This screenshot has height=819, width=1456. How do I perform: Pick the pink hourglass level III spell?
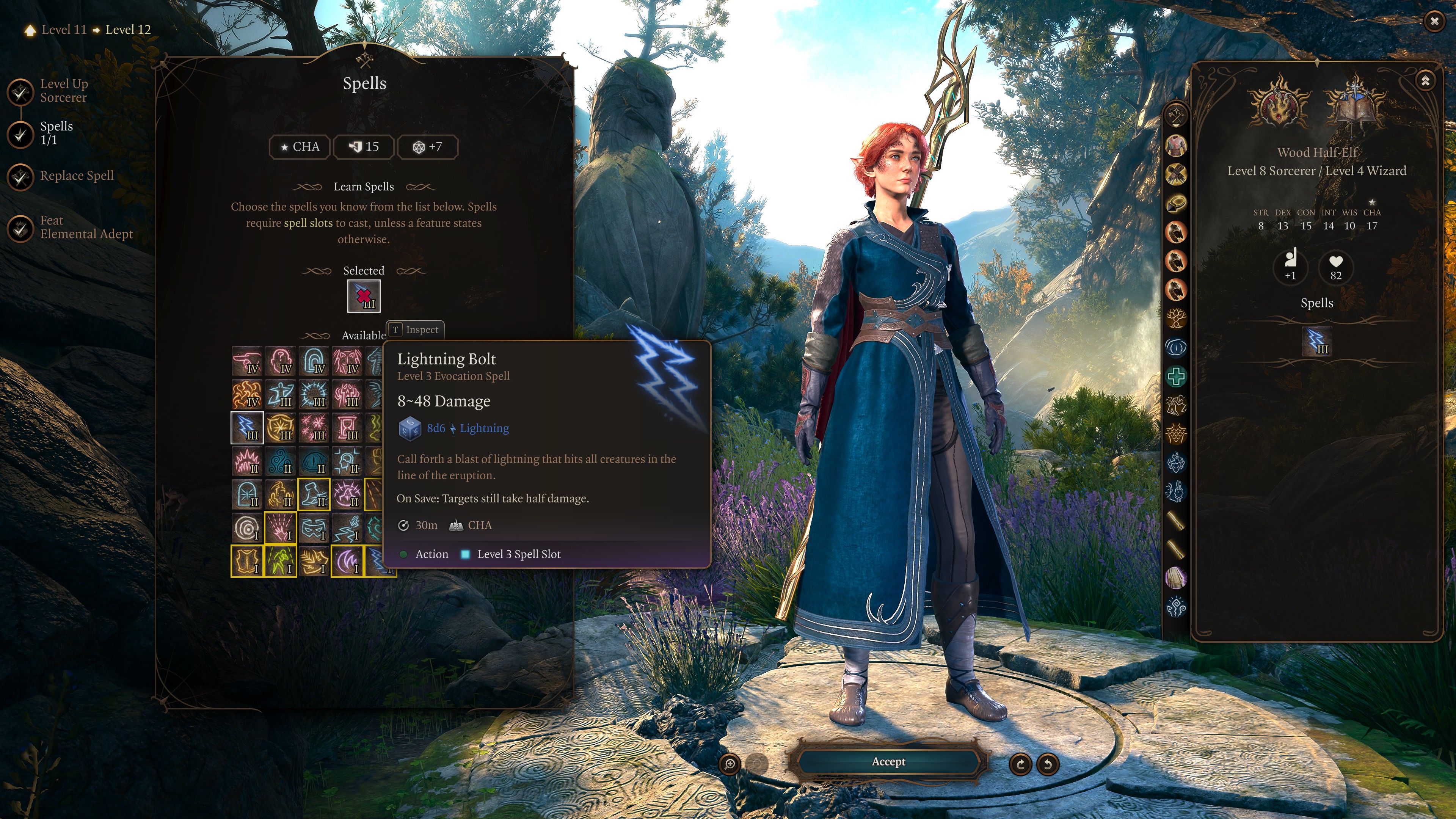pyautogui.click(x=347, y=427)
